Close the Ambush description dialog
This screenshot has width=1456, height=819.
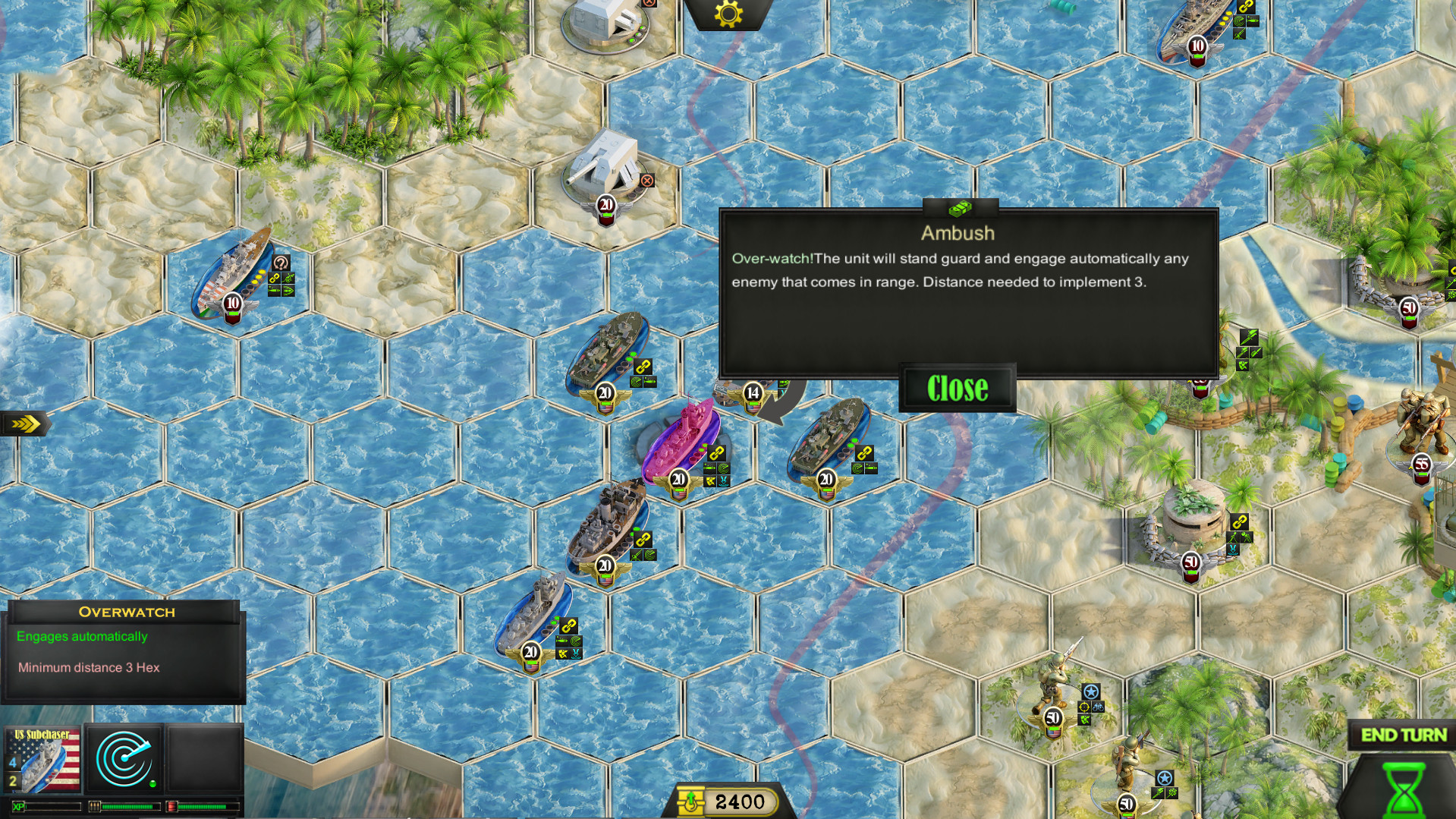coord(958,389)
